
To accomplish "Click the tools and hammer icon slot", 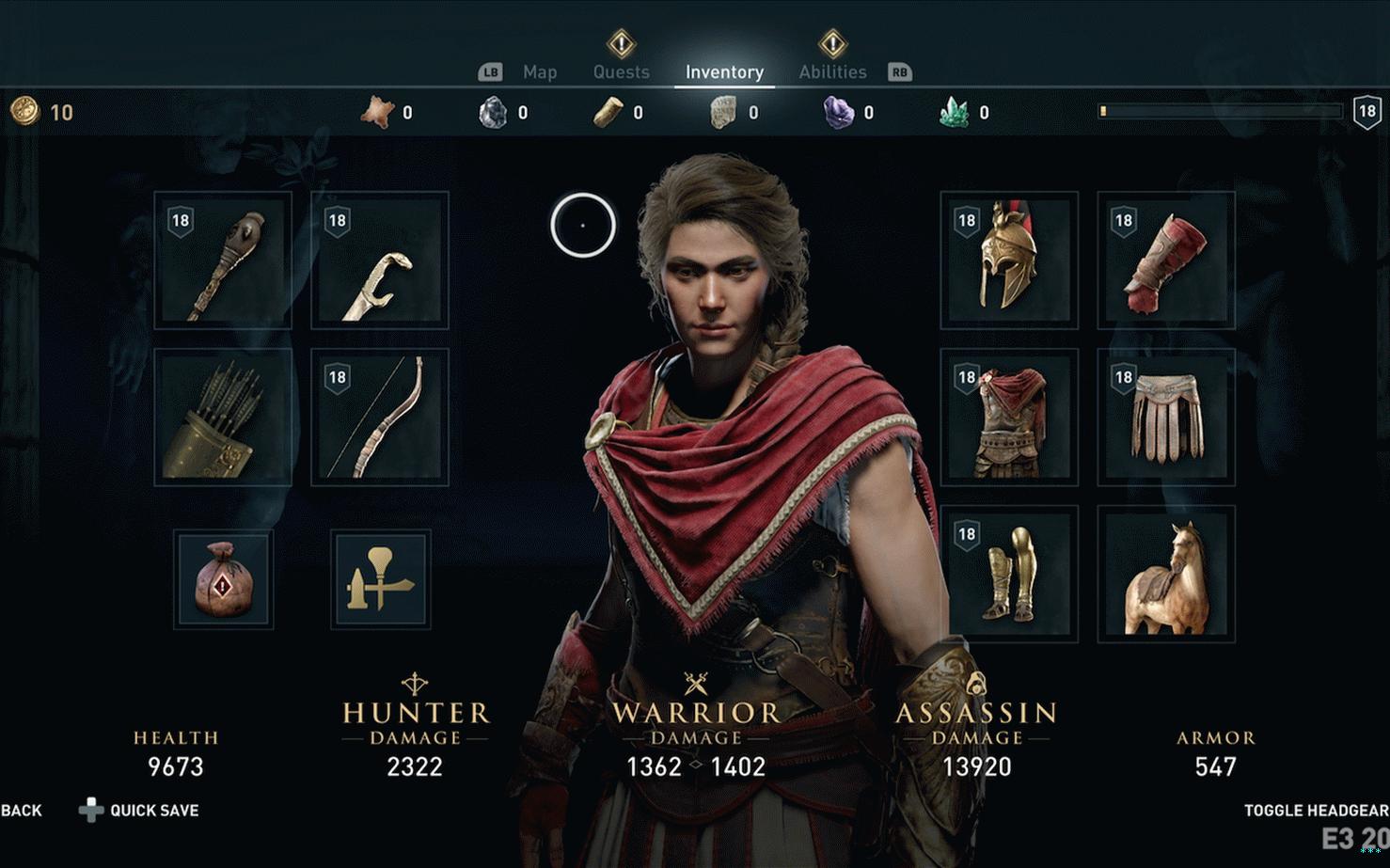I will (x=381, y=579).
